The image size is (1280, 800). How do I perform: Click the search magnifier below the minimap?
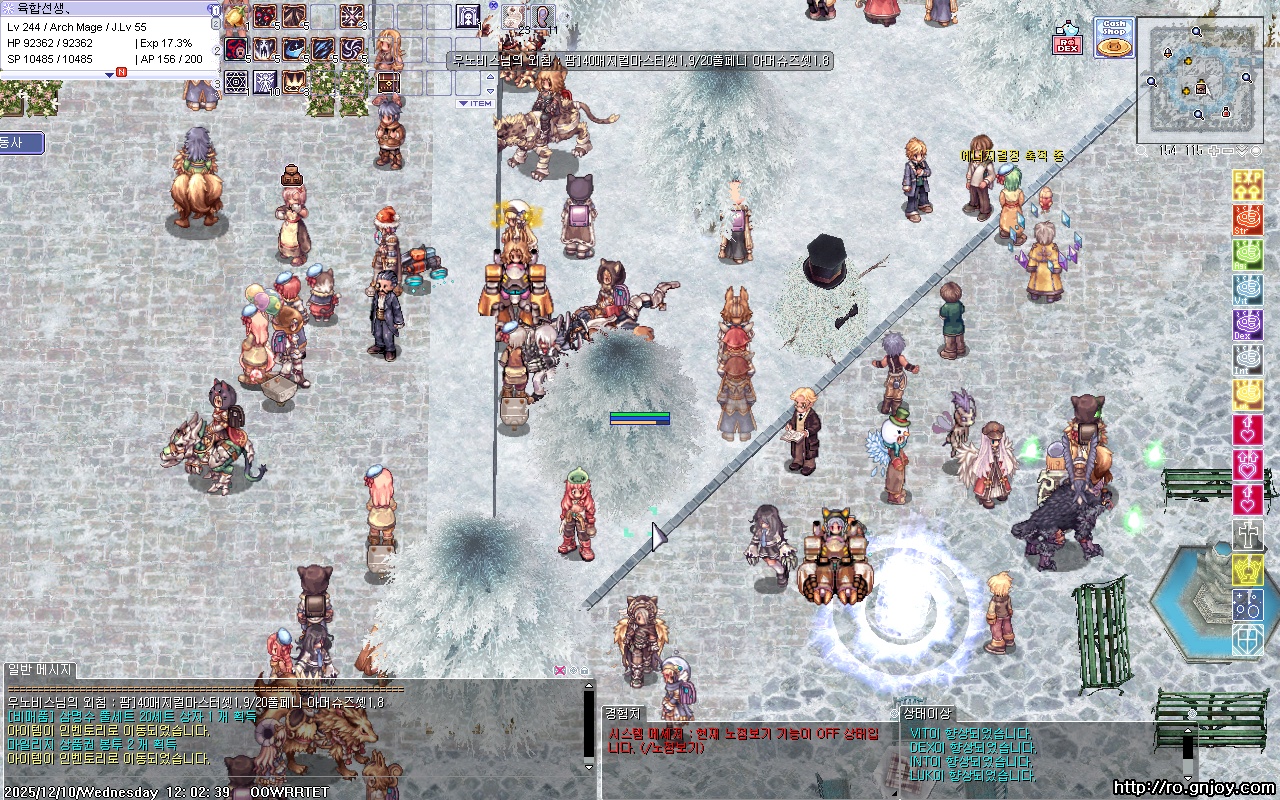point(1142,151)
